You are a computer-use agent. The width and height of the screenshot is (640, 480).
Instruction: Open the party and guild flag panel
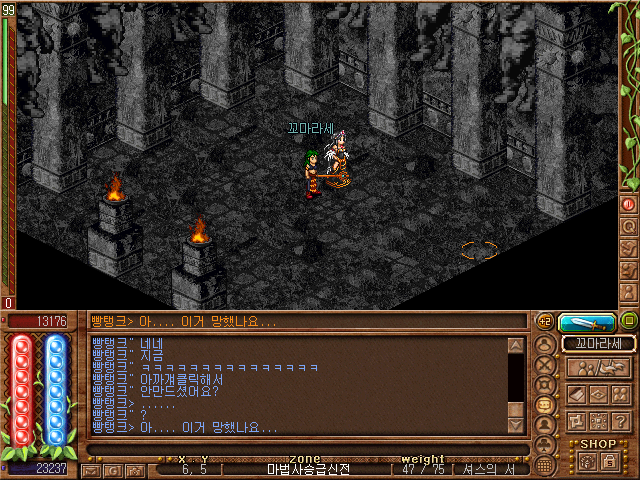click(x=598, y=368)
